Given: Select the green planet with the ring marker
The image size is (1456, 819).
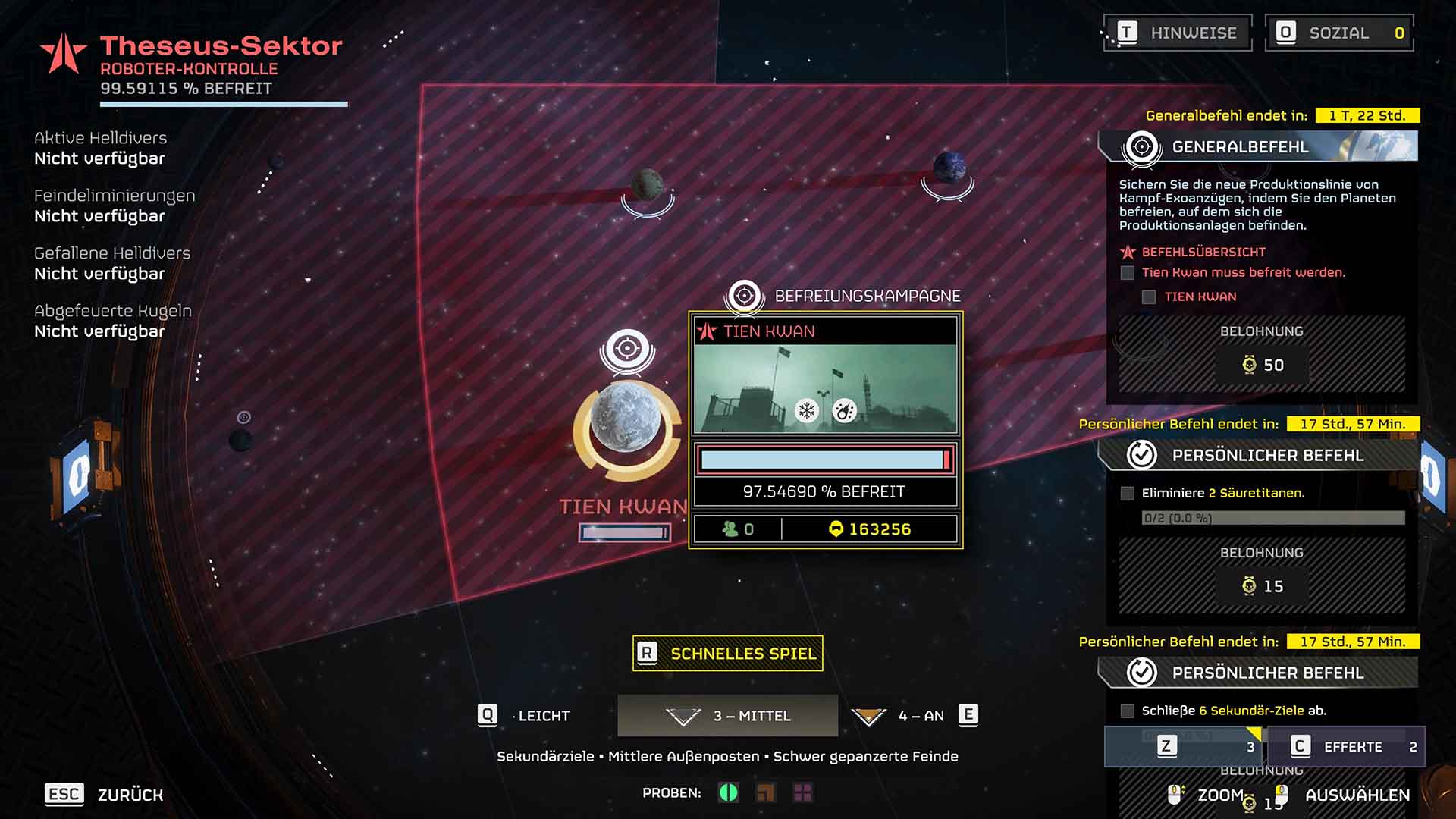Looking at the screenshot, I should pos(647,184).
